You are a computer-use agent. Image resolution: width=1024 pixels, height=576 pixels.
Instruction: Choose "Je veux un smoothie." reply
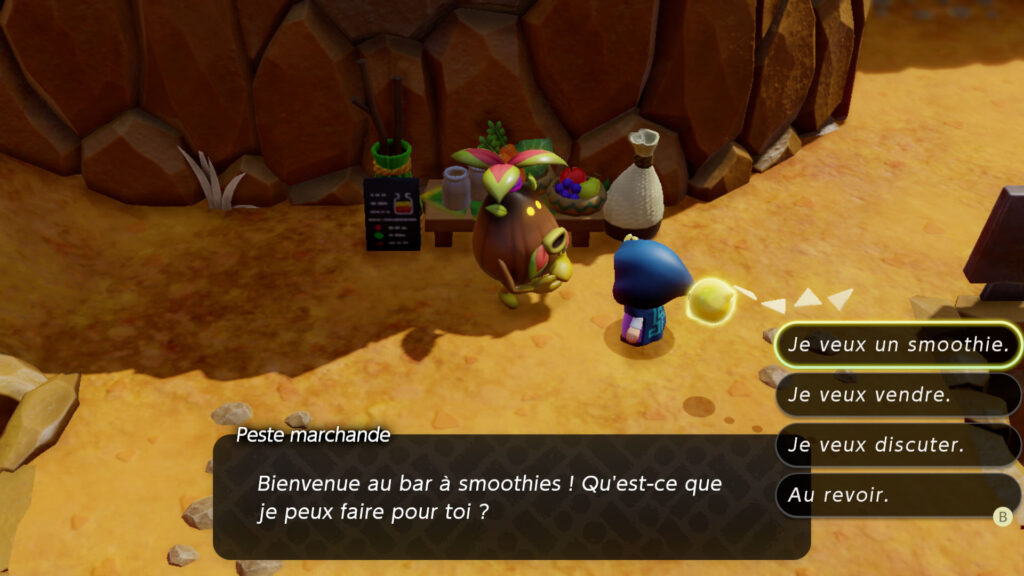897,345
